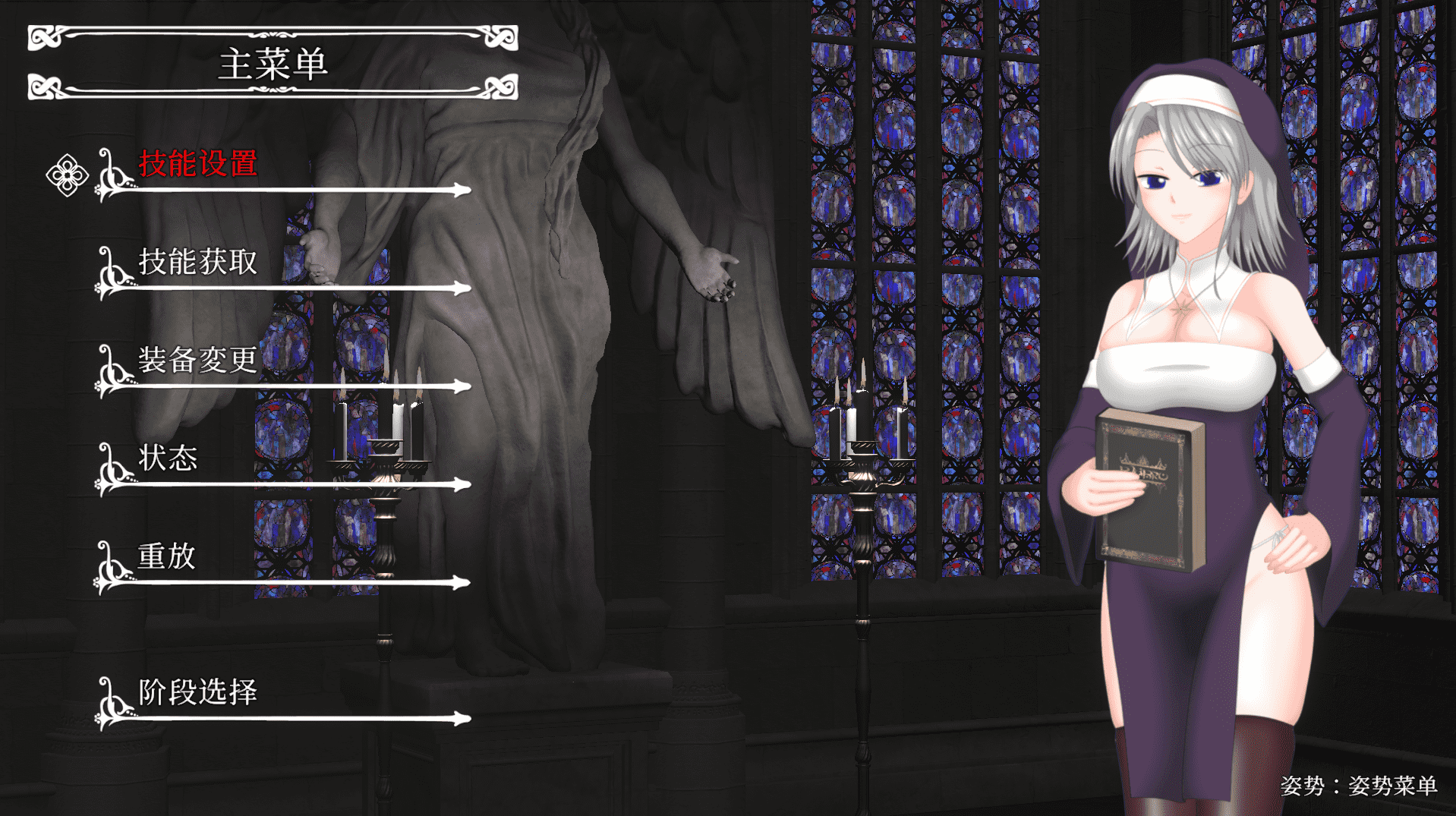Screen dimensions: 1456x816
Task: Click the floral scroll icon next to 技能获取
Action: [x=110, y=273]
